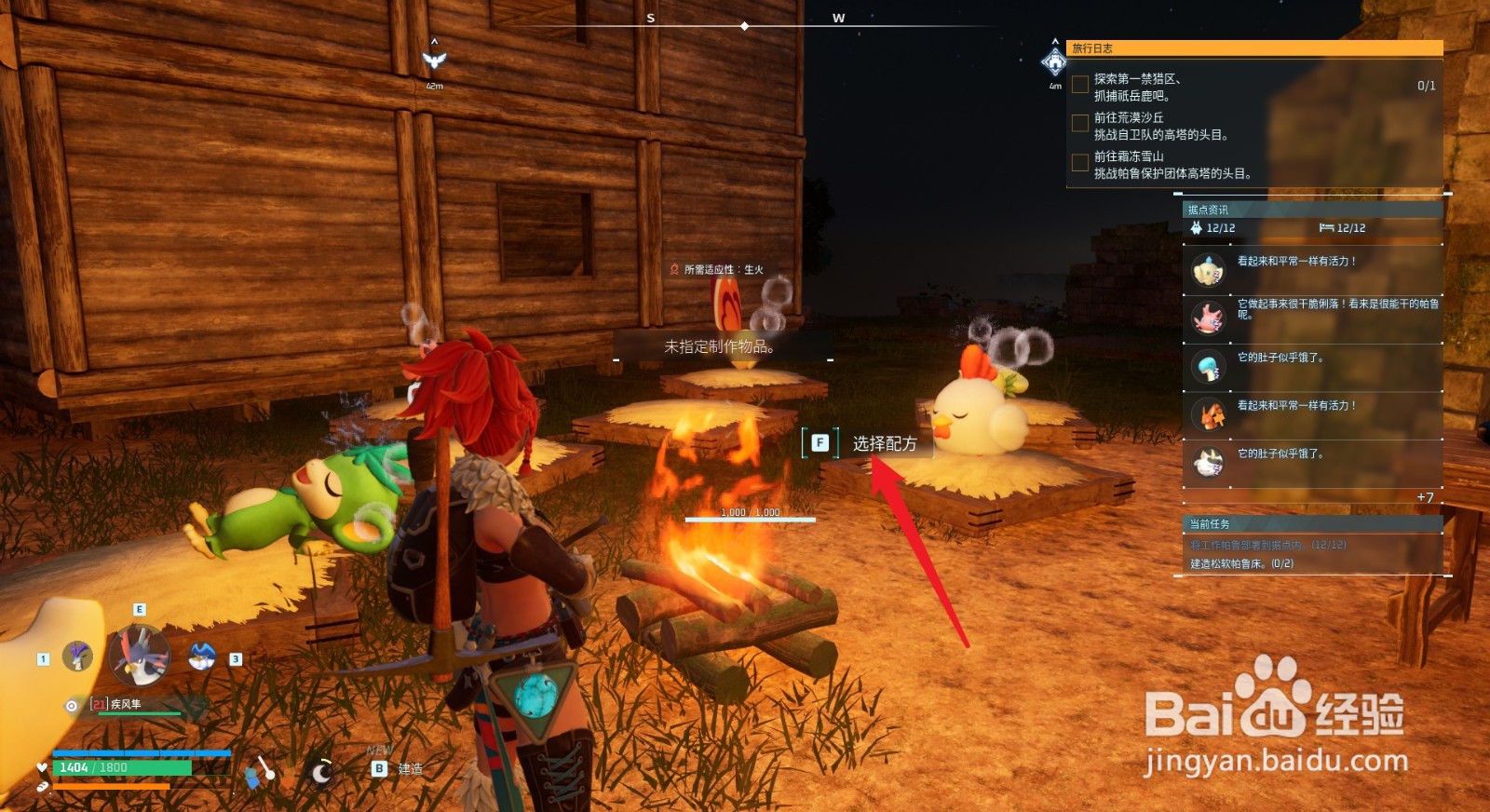Click the bird waypoint marker on compass
Screen dimensions: 1490x812
coord(434,61)
